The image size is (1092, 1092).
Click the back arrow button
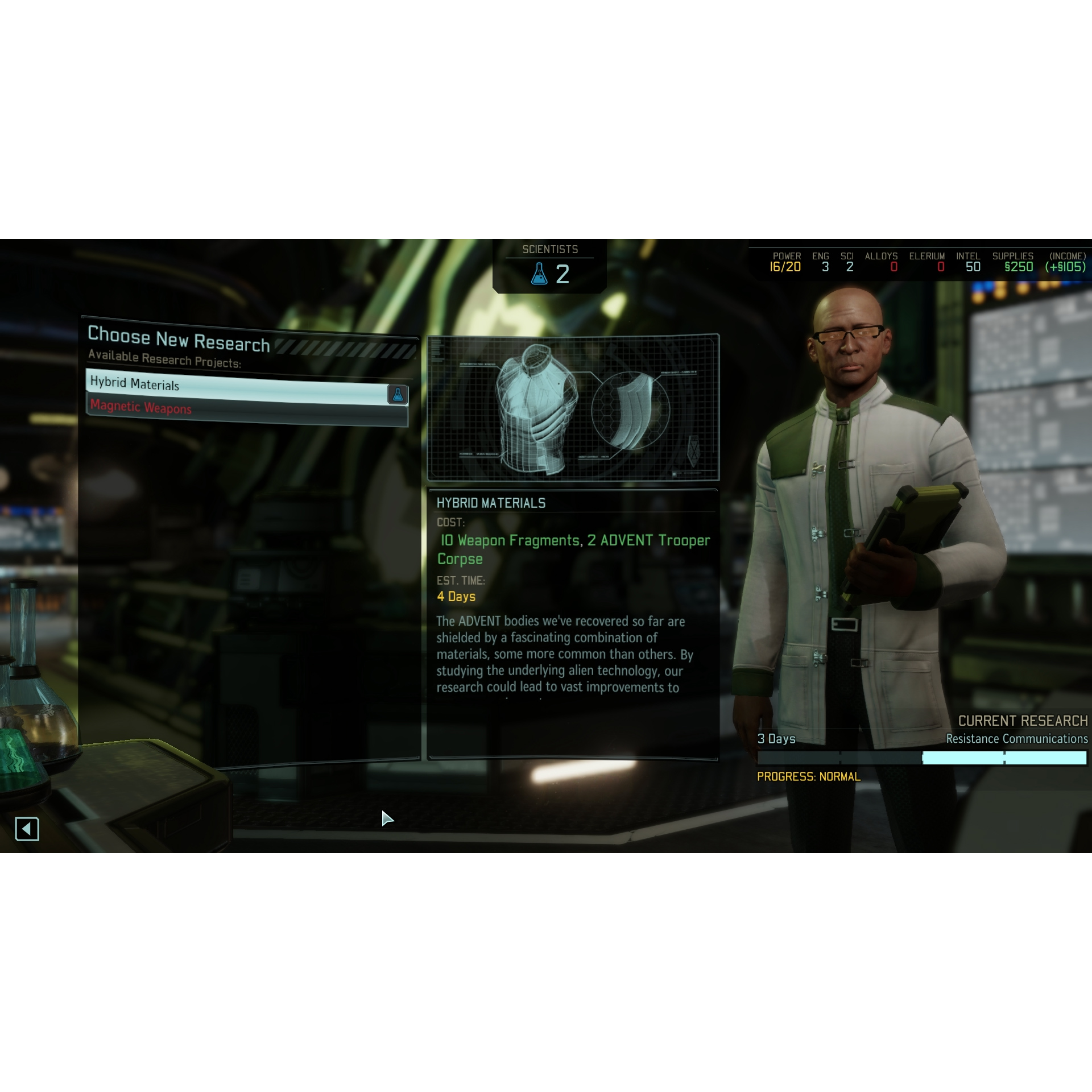[27, 829]
